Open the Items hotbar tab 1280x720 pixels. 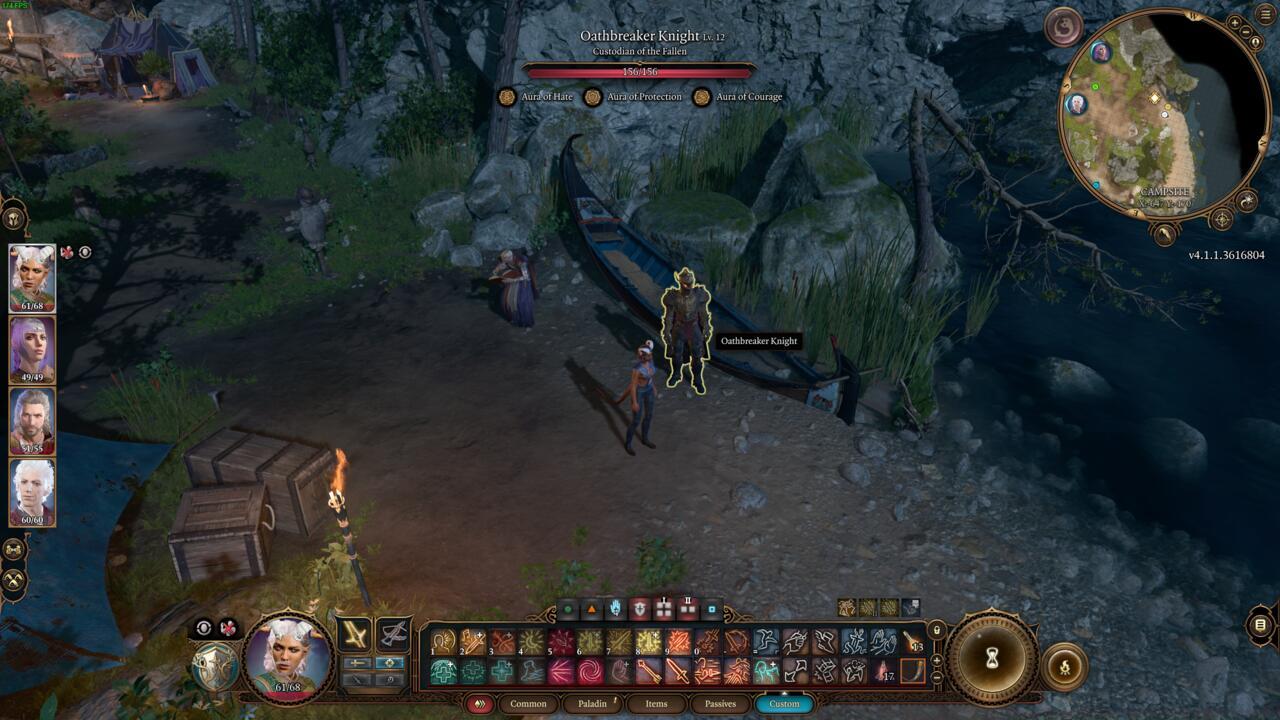tap(657, 704)
